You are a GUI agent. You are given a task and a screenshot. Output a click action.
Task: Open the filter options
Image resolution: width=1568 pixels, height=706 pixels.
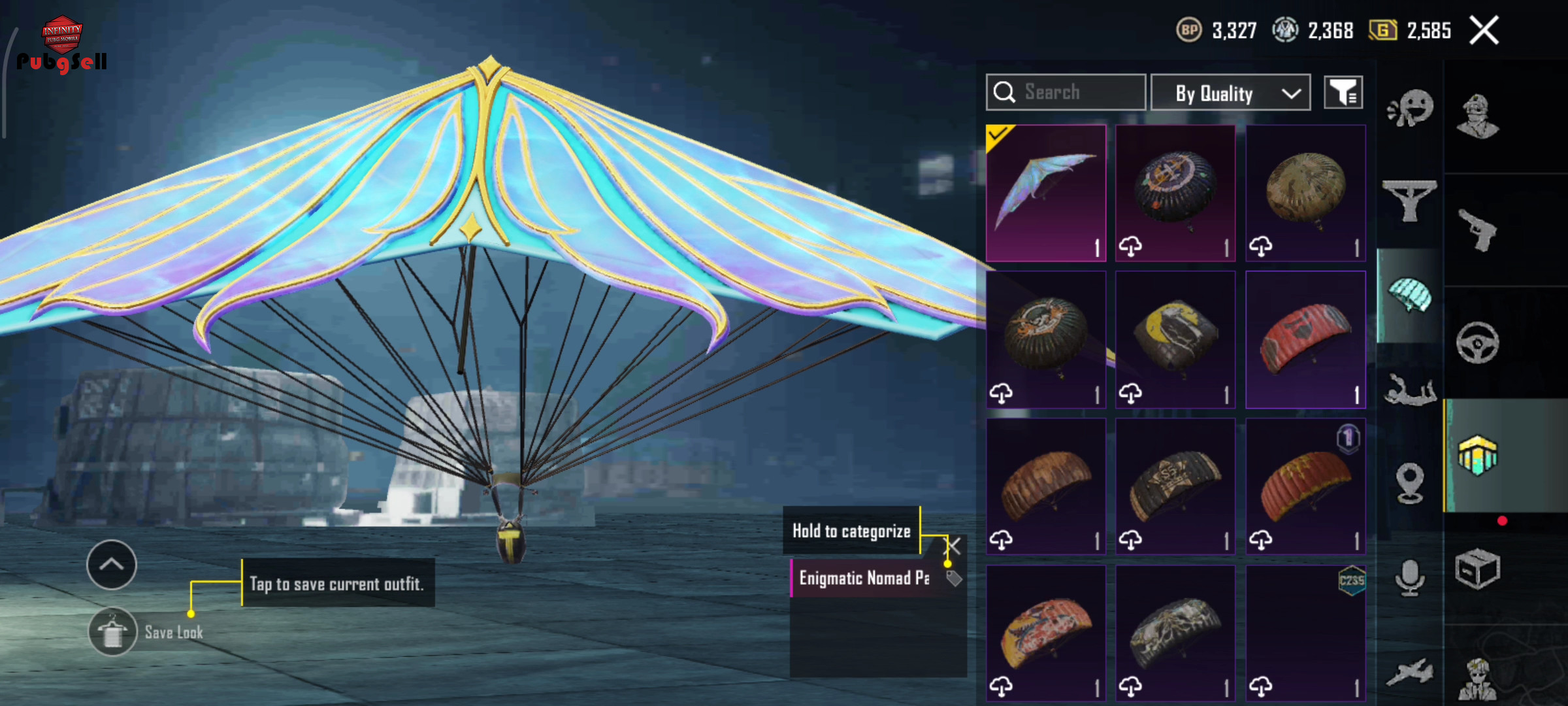click(x=1343, y=93)
